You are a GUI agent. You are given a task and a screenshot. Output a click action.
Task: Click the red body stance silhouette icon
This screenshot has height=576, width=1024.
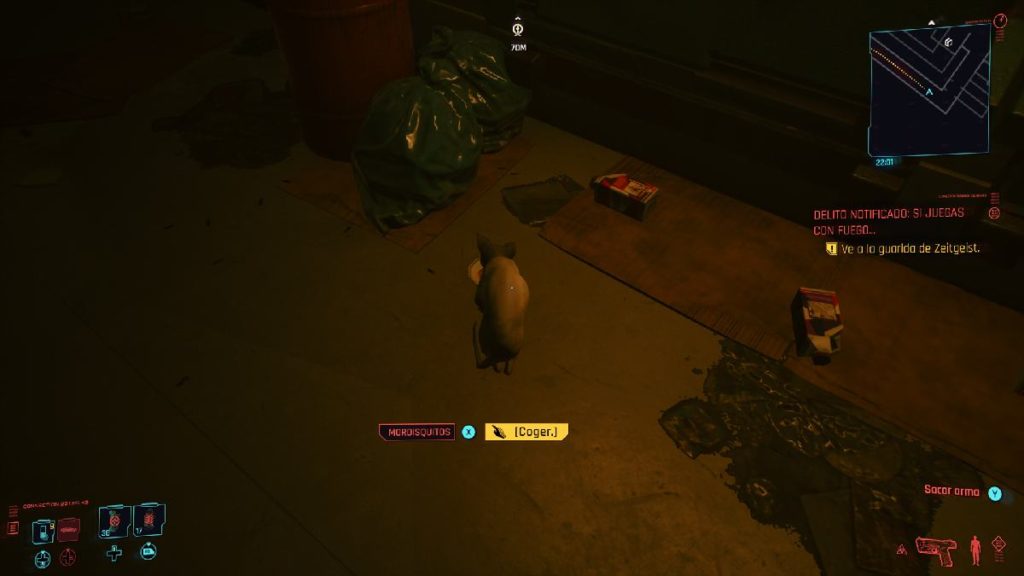point(975,548)
